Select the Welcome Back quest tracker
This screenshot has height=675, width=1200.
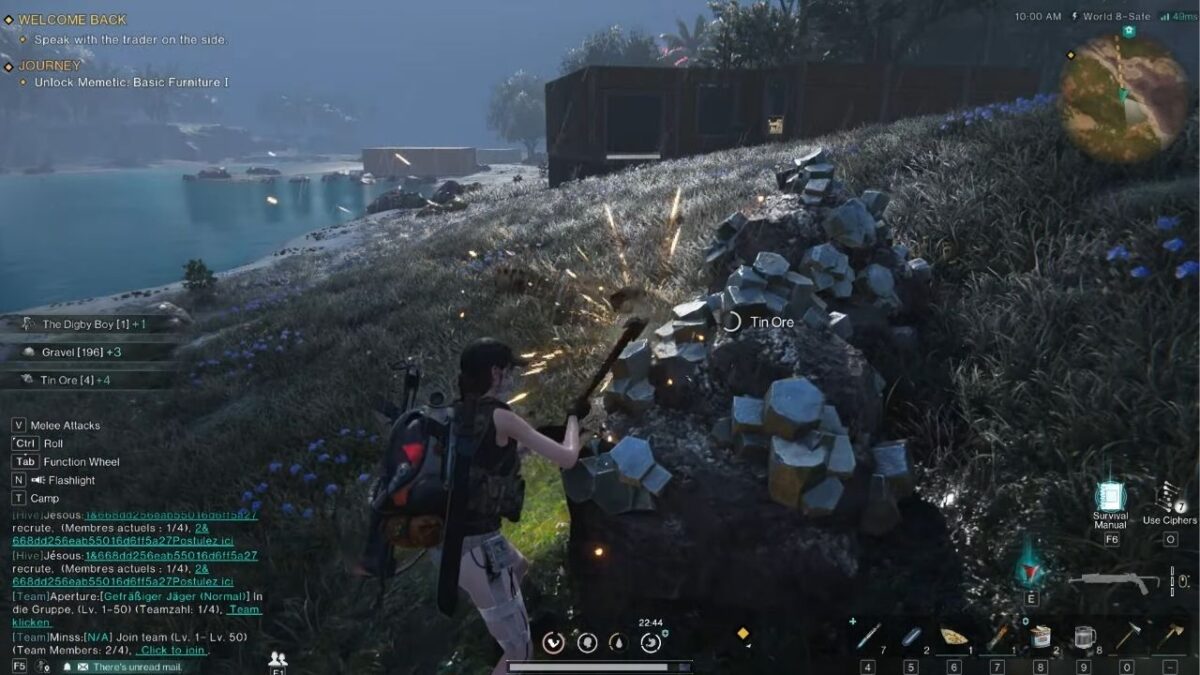[x=72, y=19]
